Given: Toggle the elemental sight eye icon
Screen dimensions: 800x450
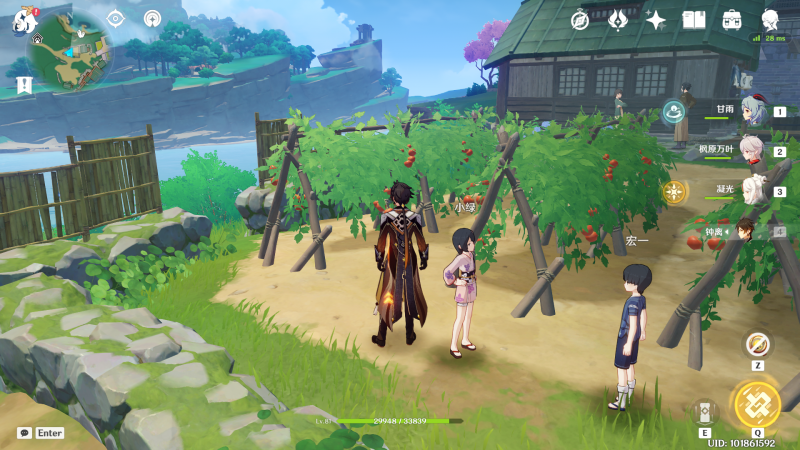Looking at the screenshot, I should pyautogui.click(x=115, y=18).
